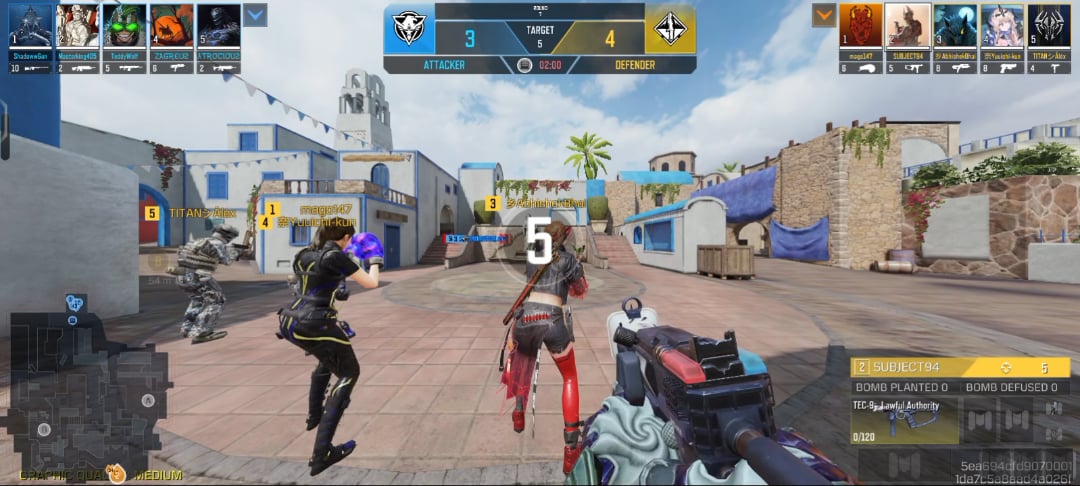1080x486 pixels.
Task: Spectate SUBJECT94 via portrait
Action: pos(908,26)
